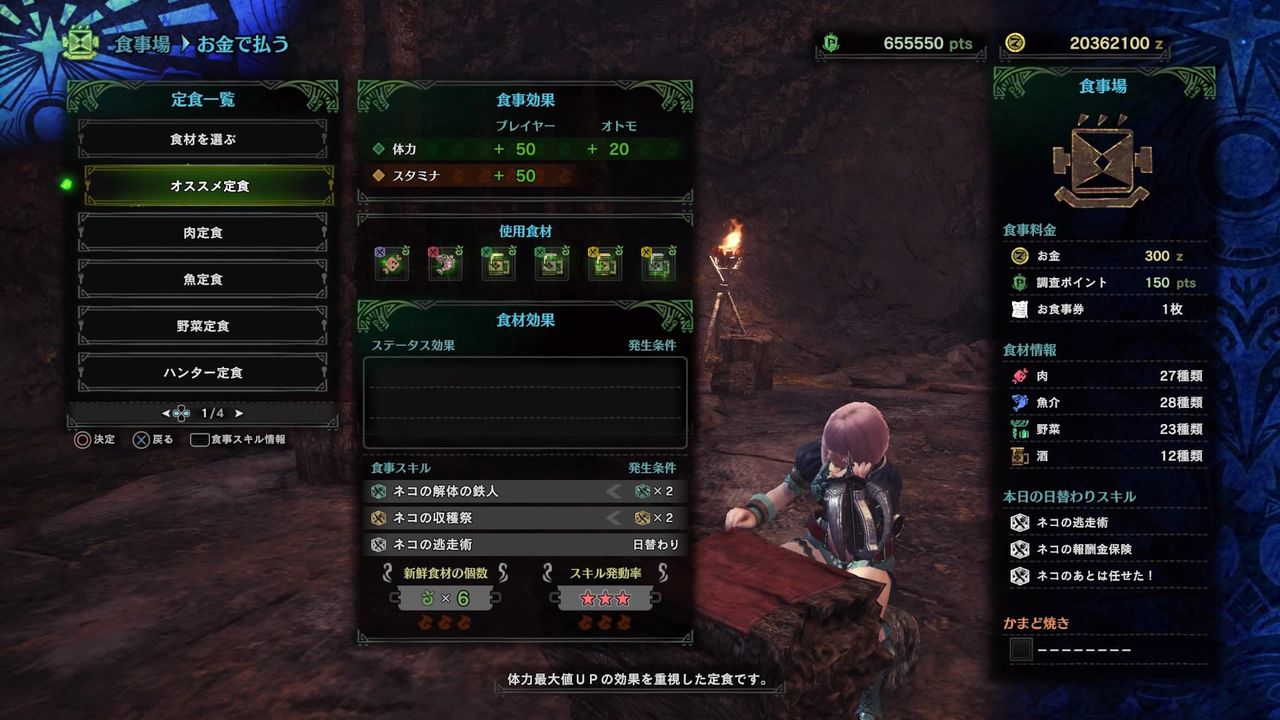Click the left arrow to go to previous page
The width and height of the screenshot is (1280, 720).
(x=168, y=412)
